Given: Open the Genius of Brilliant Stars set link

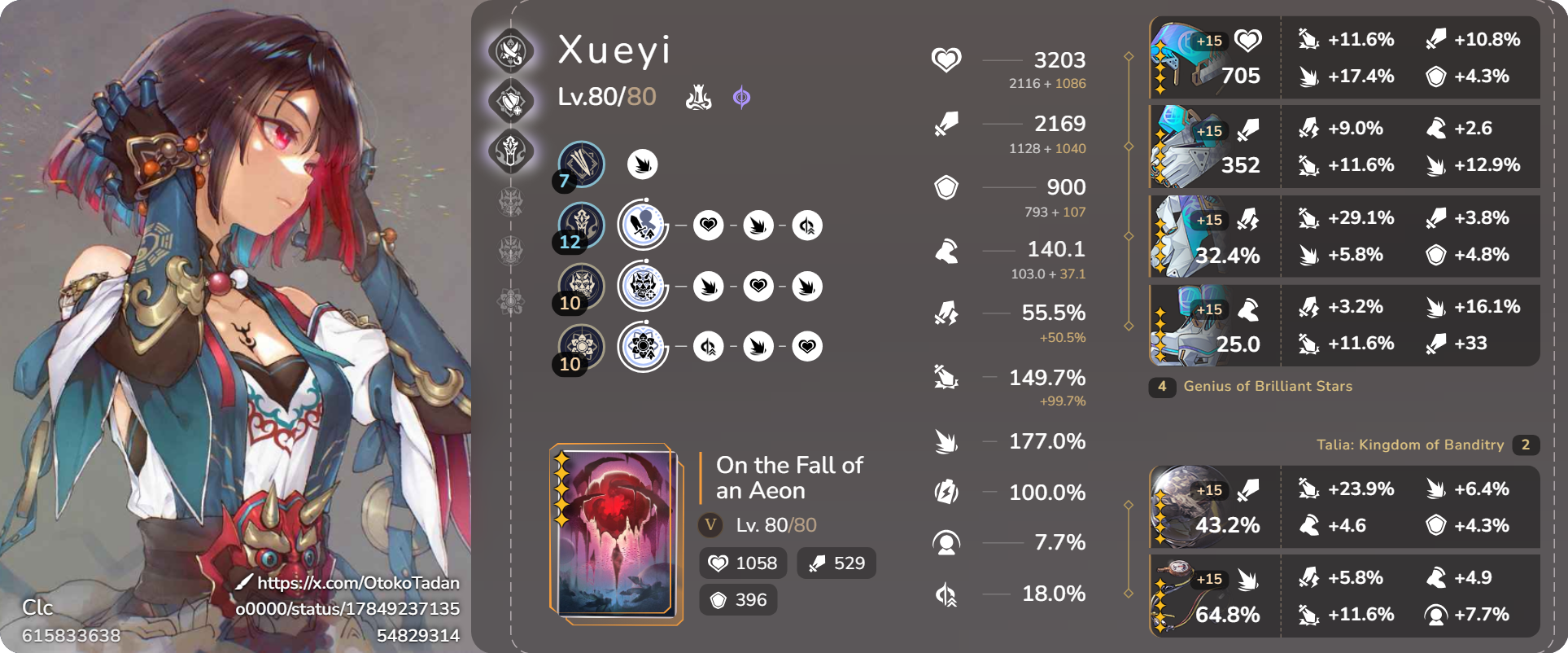Looking at the screenshot, I should click(1267, 387).
